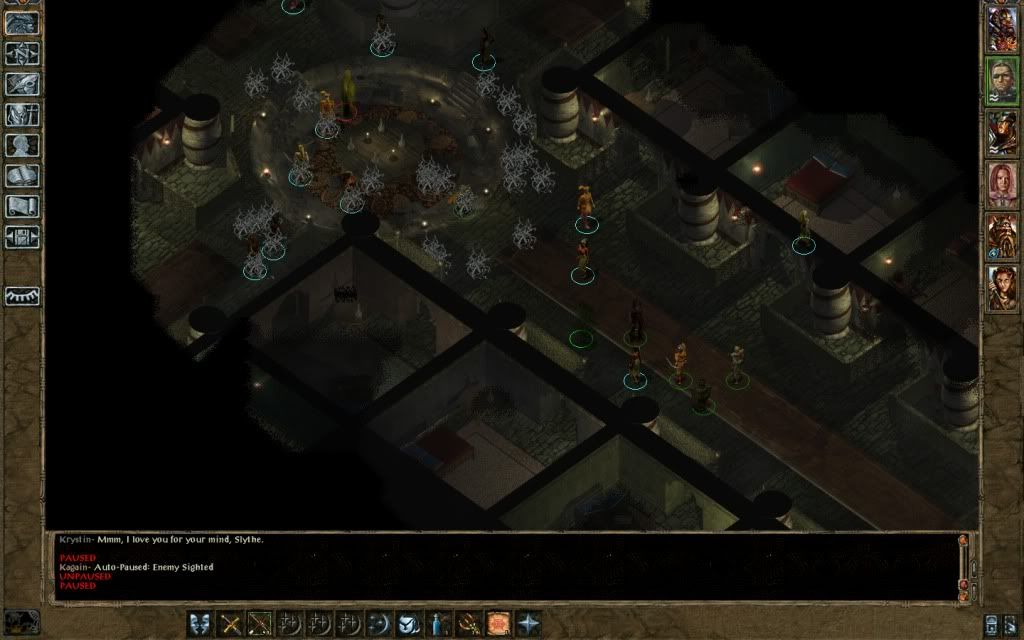Open the mage spellbook button
This screenshot has width=1024, height=640.
(22, 177)
